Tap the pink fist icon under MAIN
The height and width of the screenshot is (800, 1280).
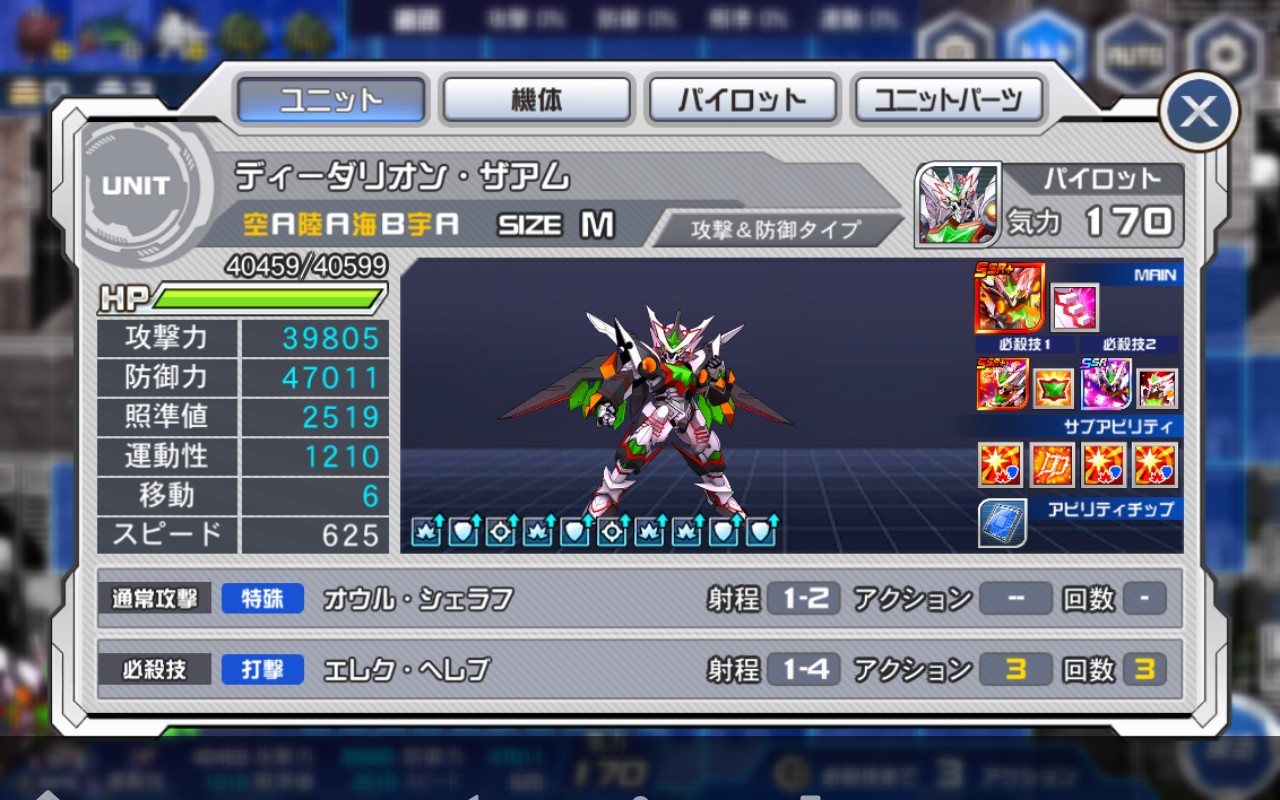pos(1075,307)
